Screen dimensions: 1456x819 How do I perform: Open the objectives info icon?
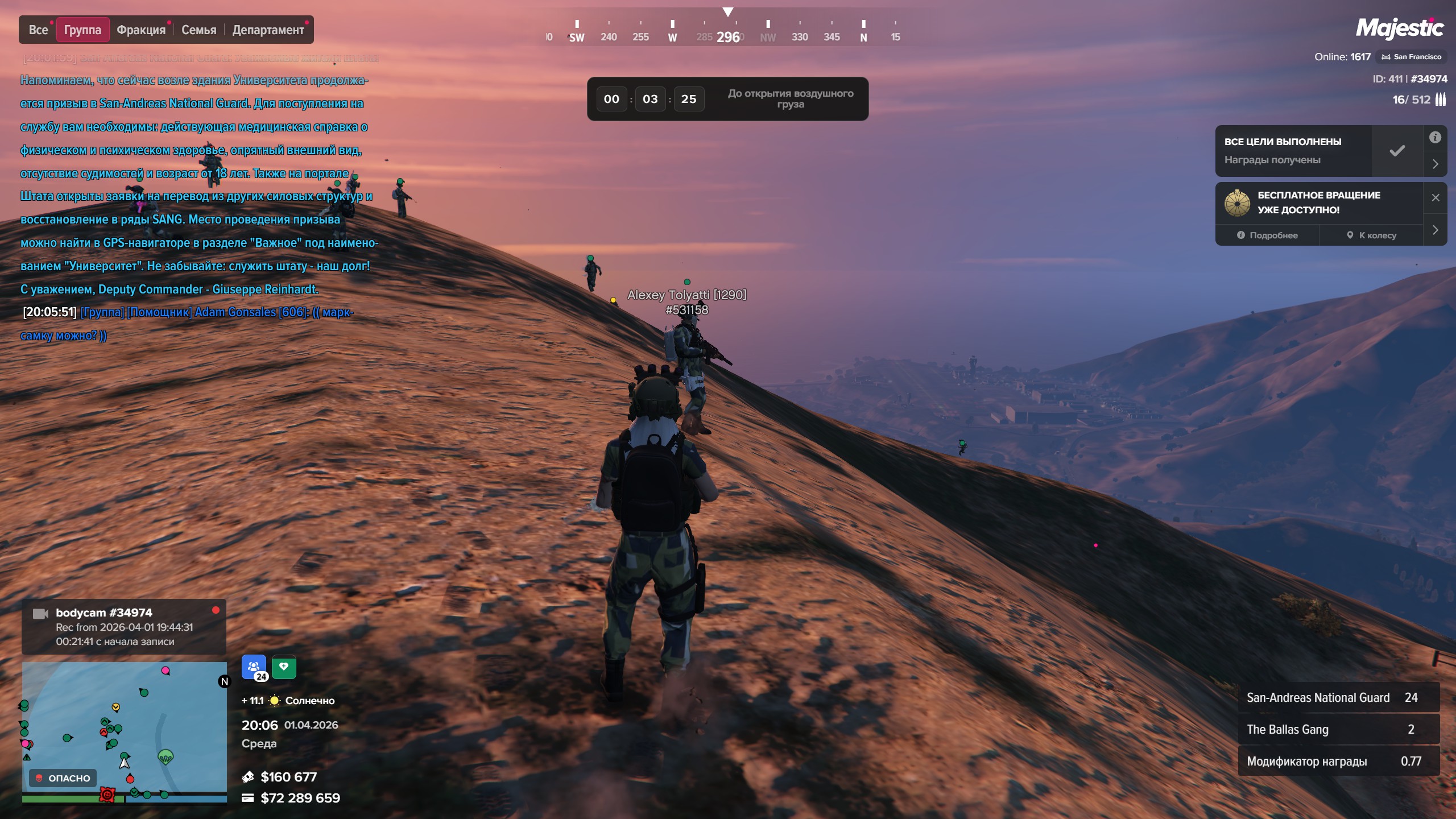(1435, 138)
